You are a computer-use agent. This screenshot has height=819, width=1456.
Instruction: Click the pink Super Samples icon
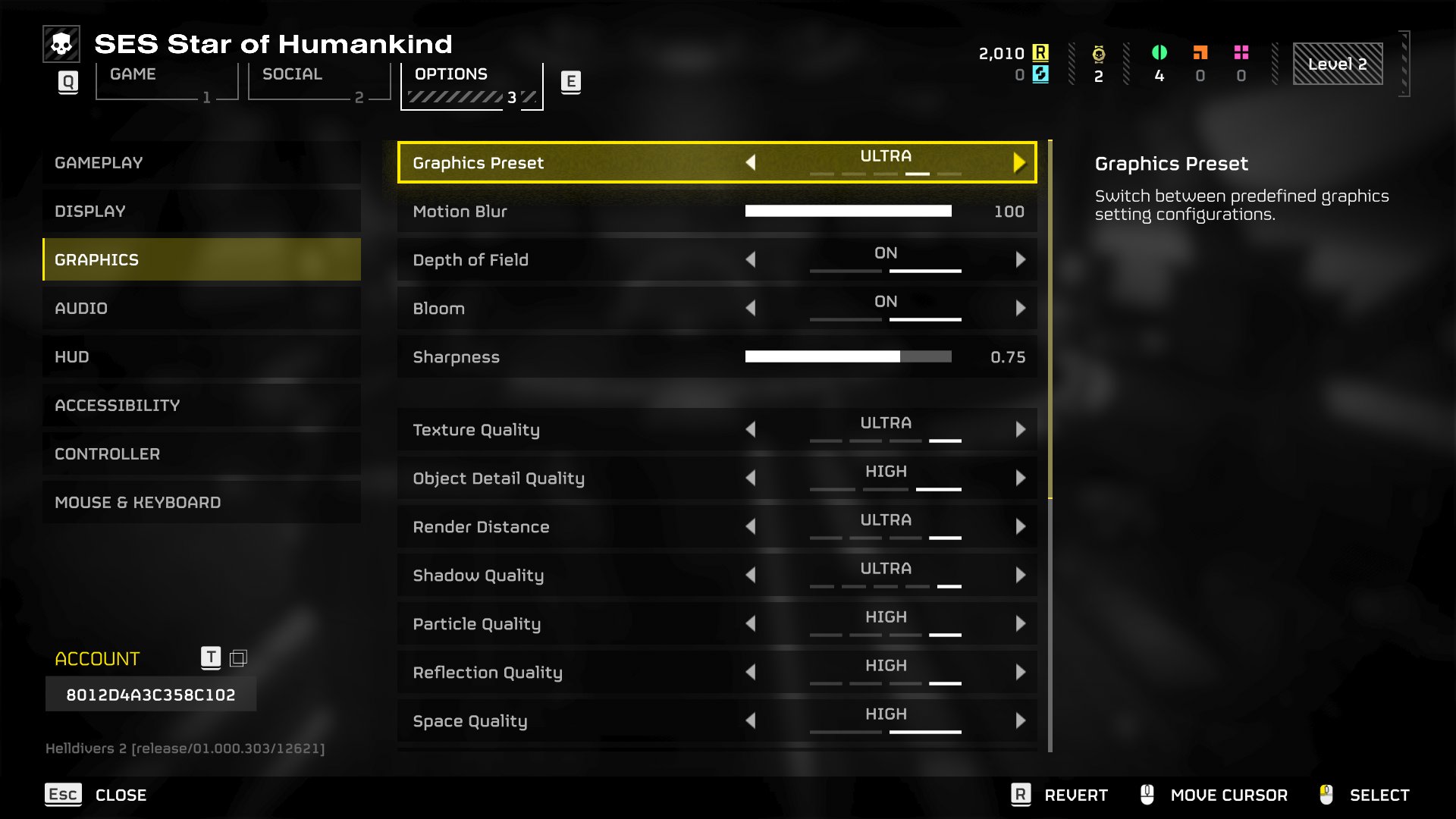(1241, 53)
